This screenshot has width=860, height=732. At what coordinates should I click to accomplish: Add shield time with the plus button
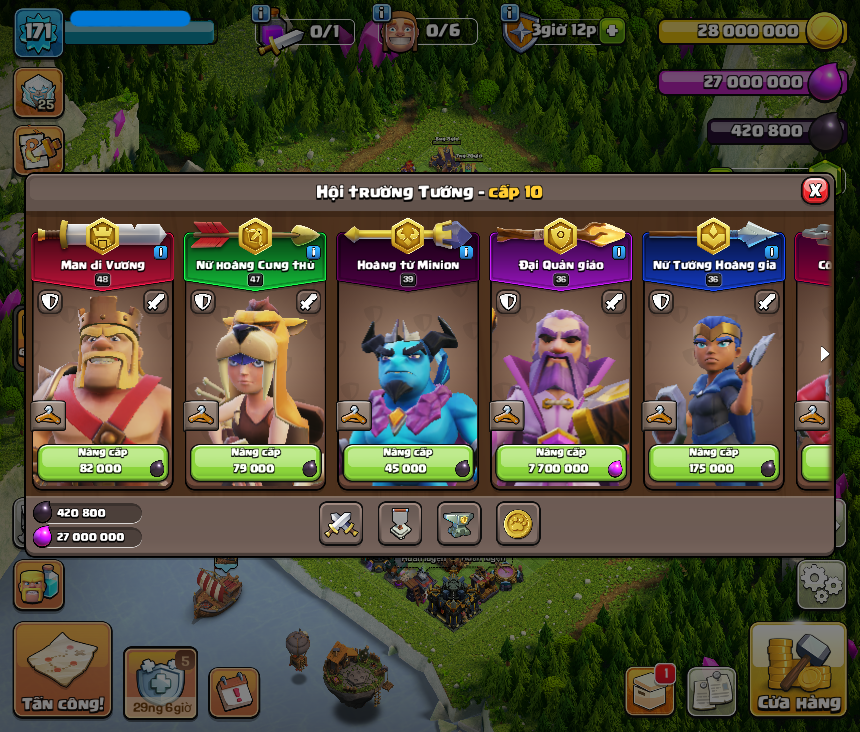tap(612, 31)
